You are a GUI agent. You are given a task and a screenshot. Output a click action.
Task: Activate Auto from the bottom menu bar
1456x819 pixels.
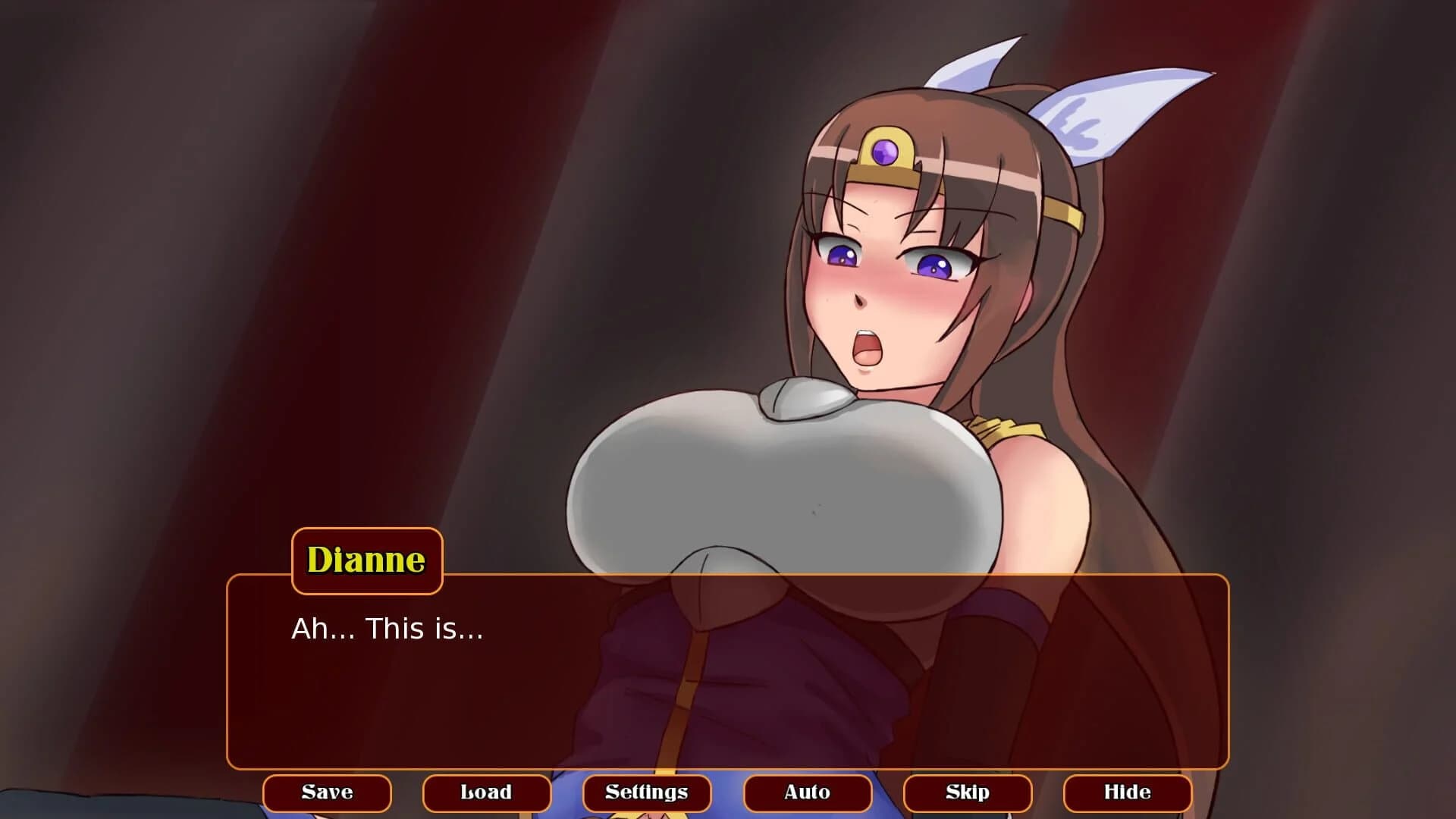[x=808, y=792]
